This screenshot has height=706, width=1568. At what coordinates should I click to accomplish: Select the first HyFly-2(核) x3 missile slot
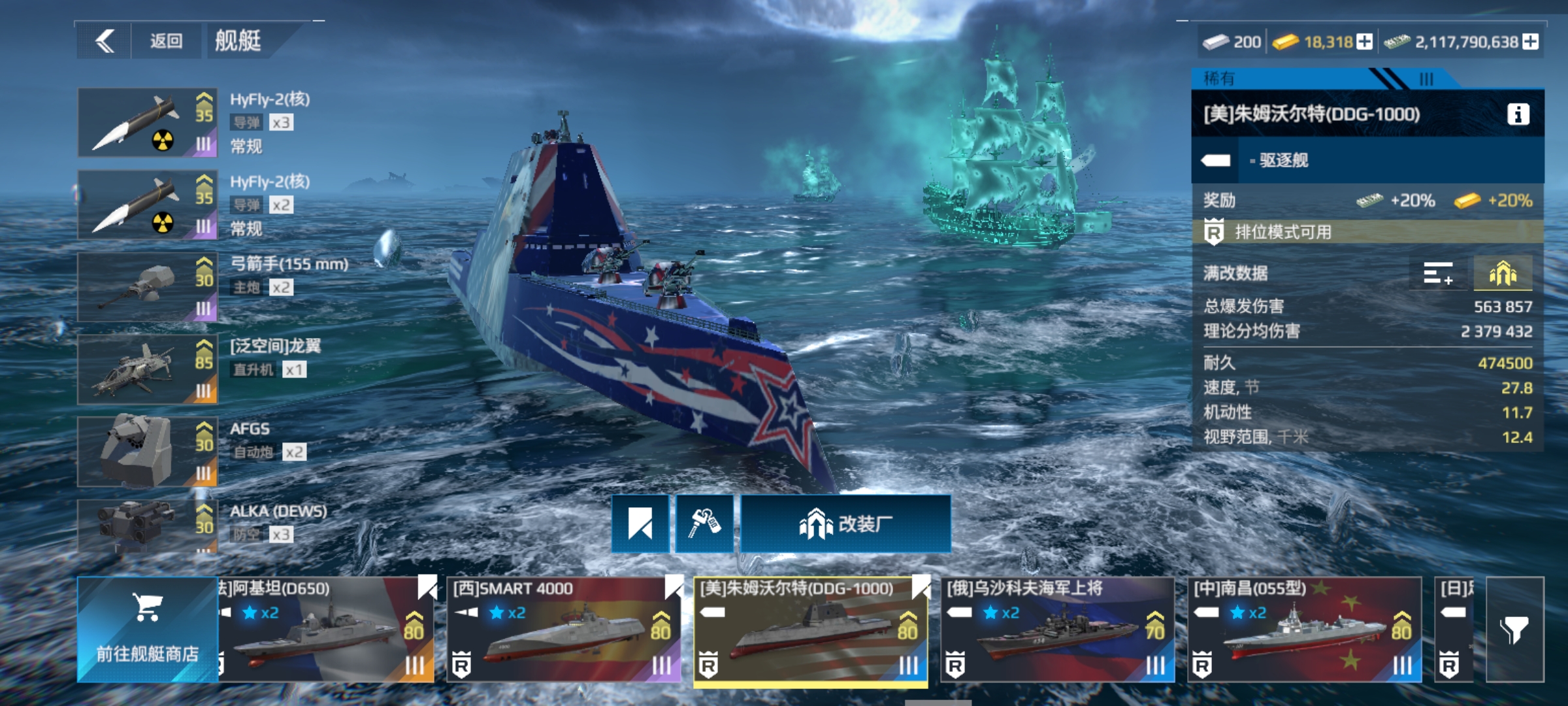(148, 123)
